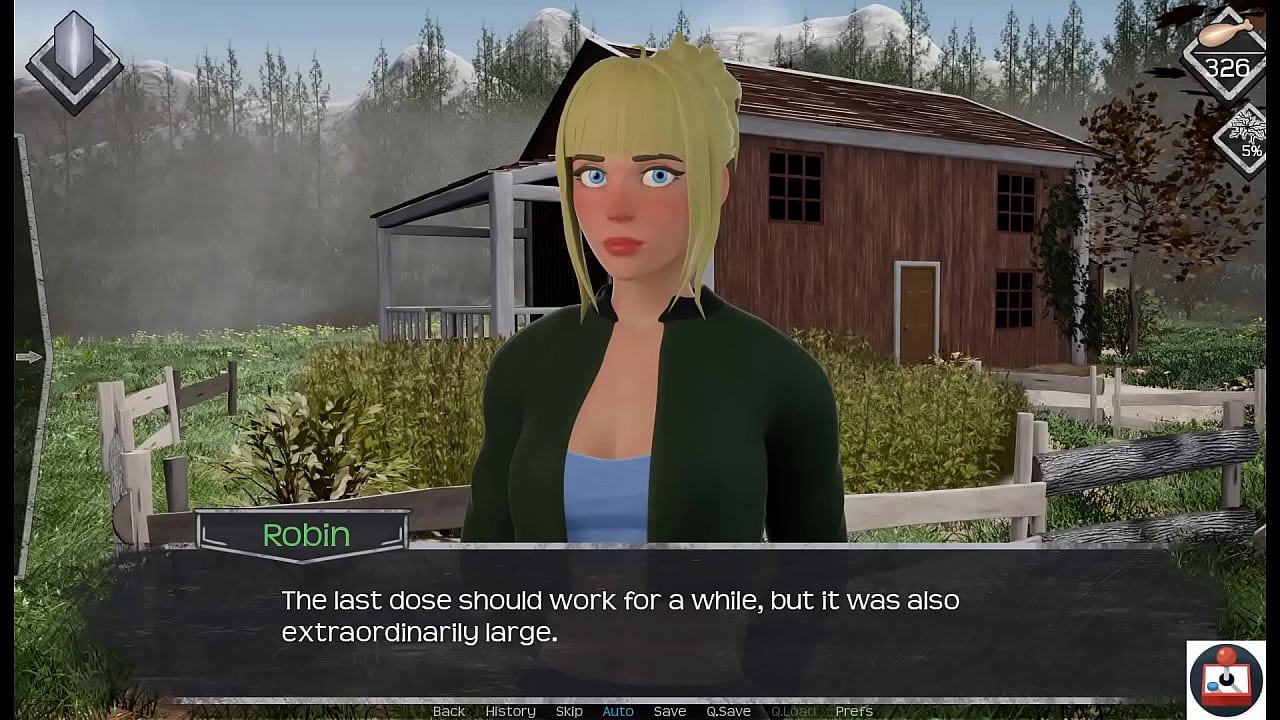The width and height of the screenshot is (1280, 720).
Task: Open the Save screen
Action: point(670,711)
